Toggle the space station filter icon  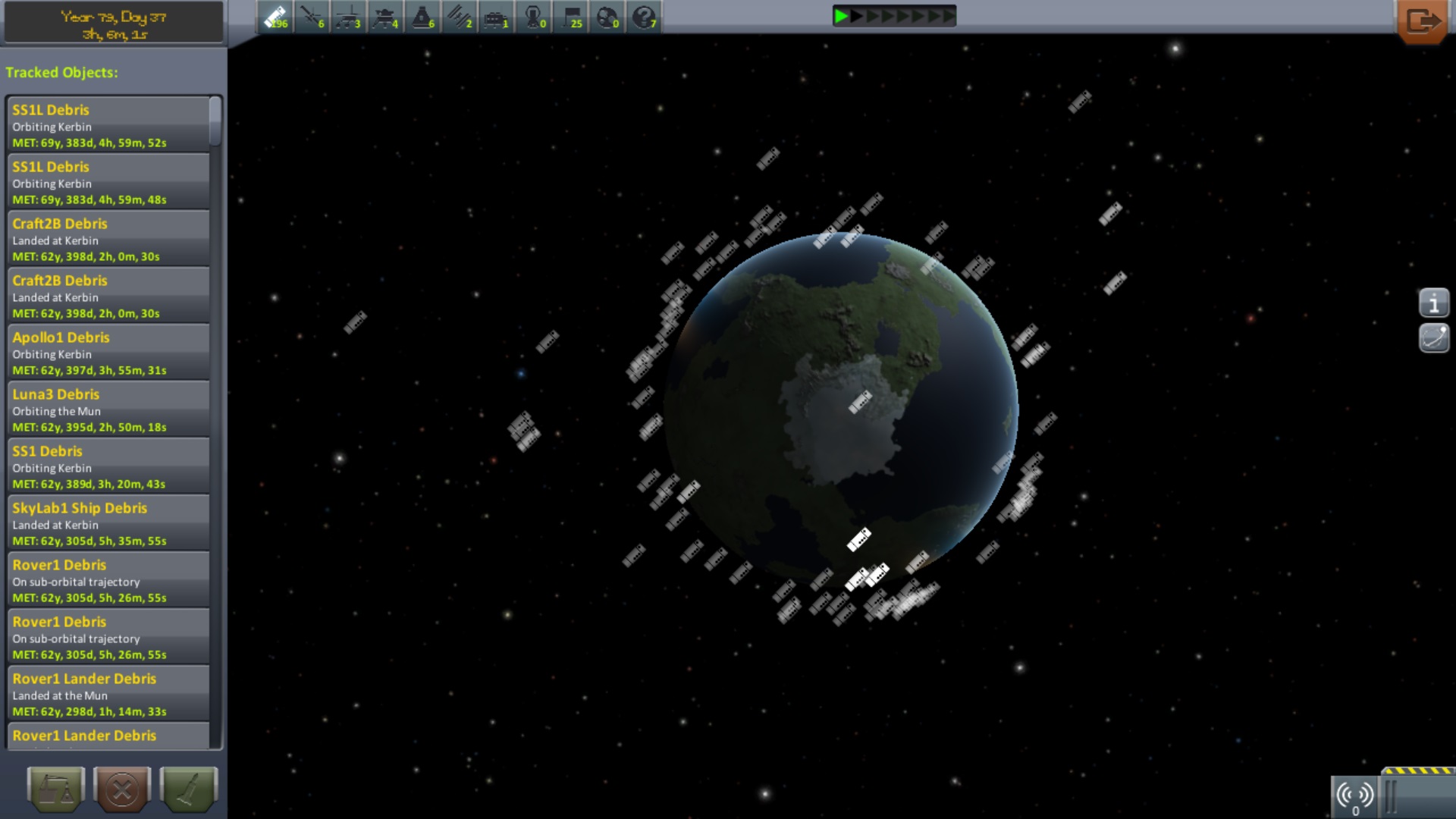460,17
